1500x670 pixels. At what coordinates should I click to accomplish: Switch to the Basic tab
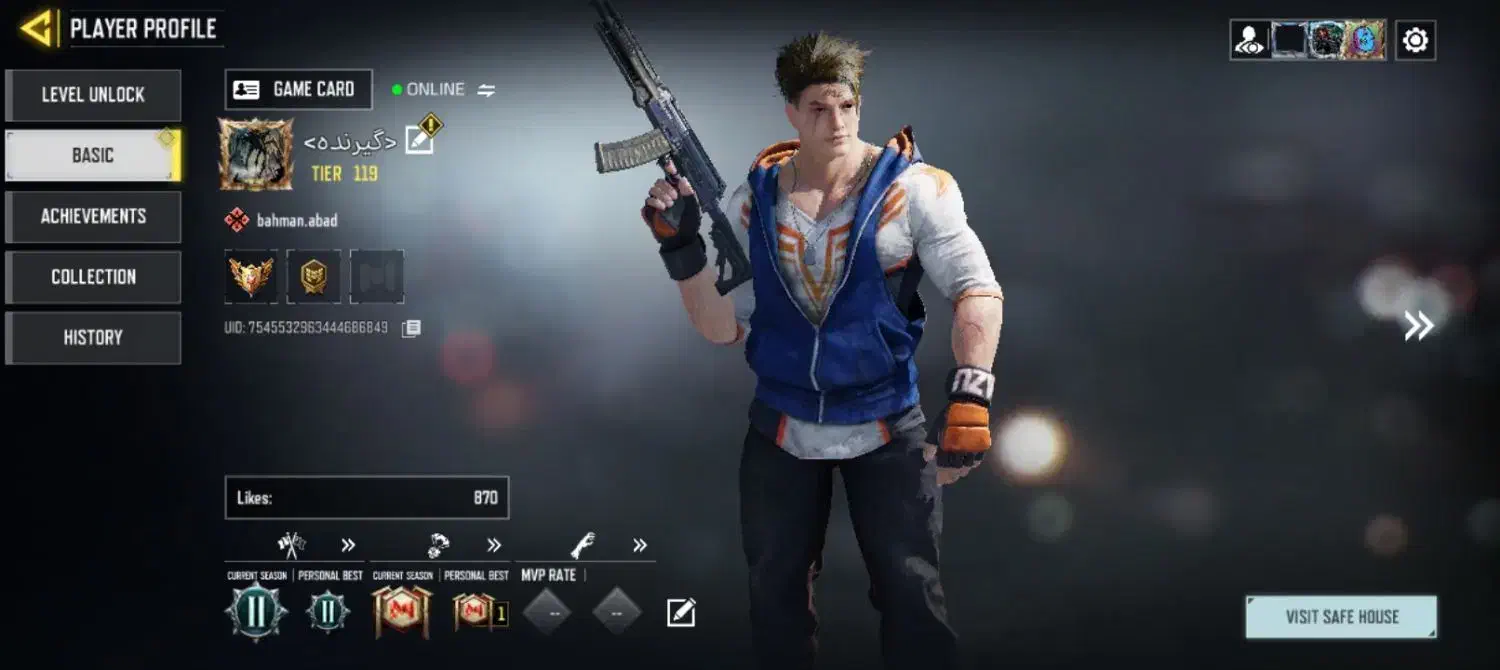(x=93, y=156)
